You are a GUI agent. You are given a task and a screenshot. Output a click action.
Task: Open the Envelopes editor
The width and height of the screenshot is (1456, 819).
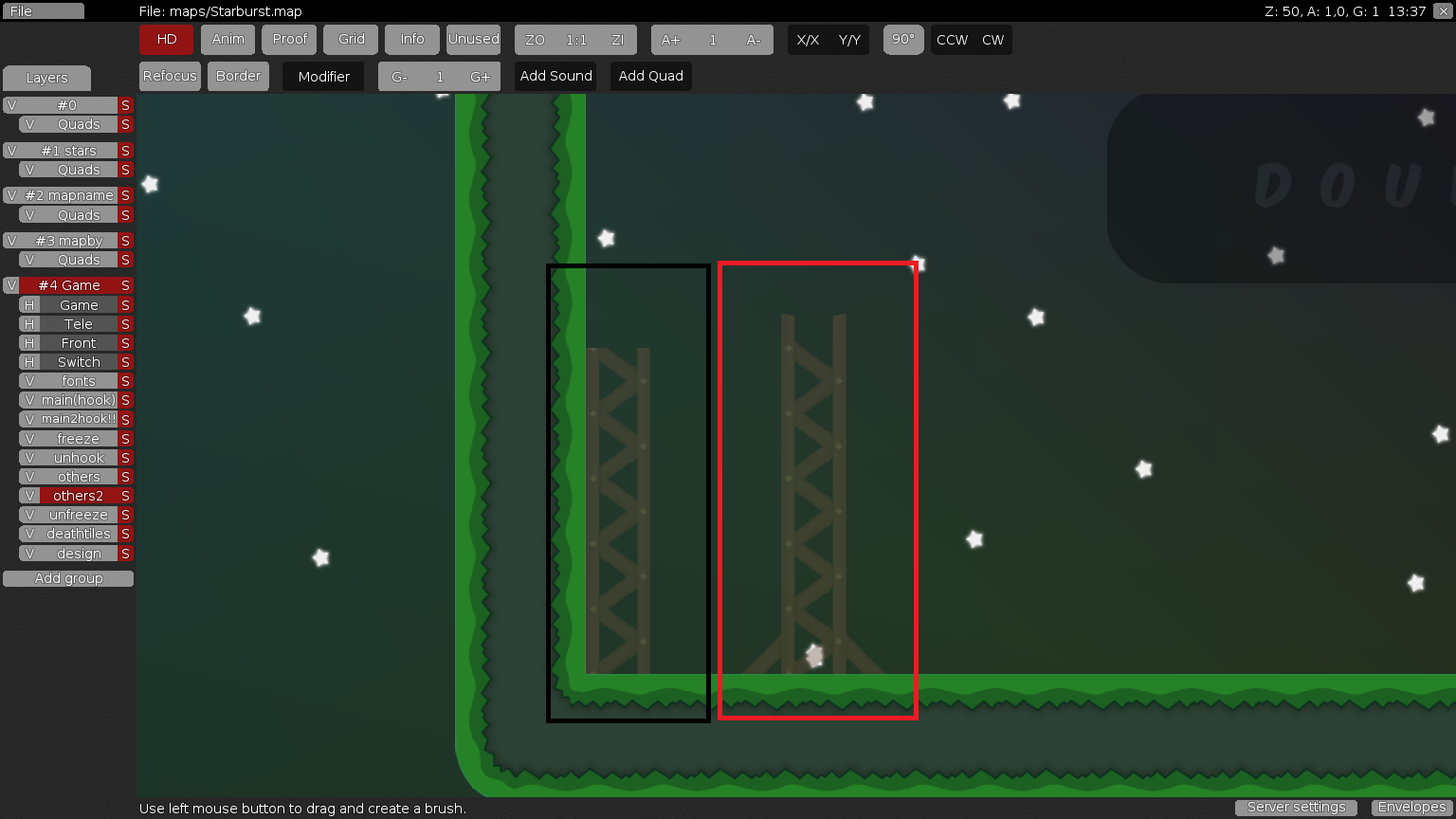[1411, 807]
